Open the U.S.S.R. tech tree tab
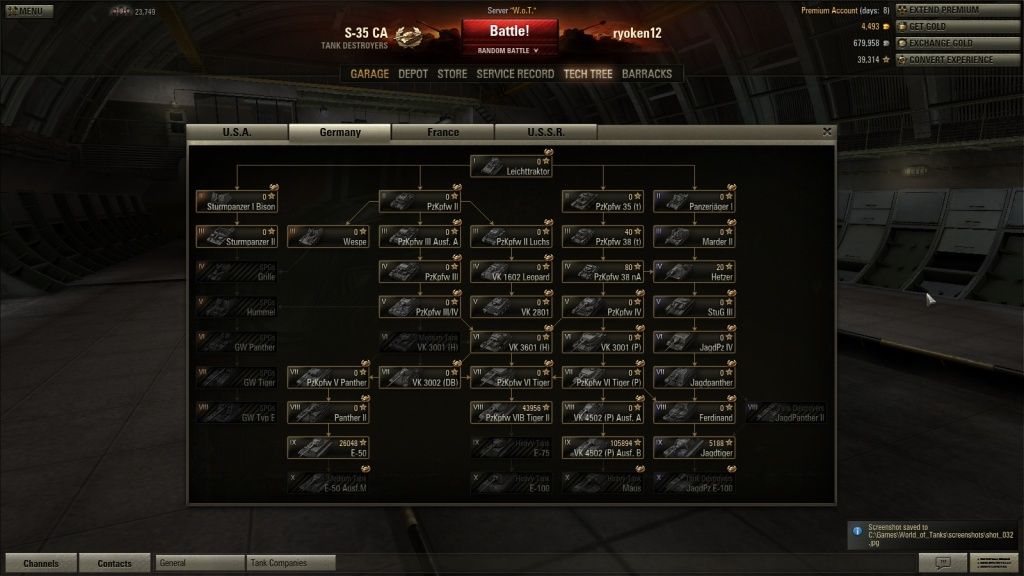The height and width of the screenshot is (576, 1024). [x=545, y=132]
